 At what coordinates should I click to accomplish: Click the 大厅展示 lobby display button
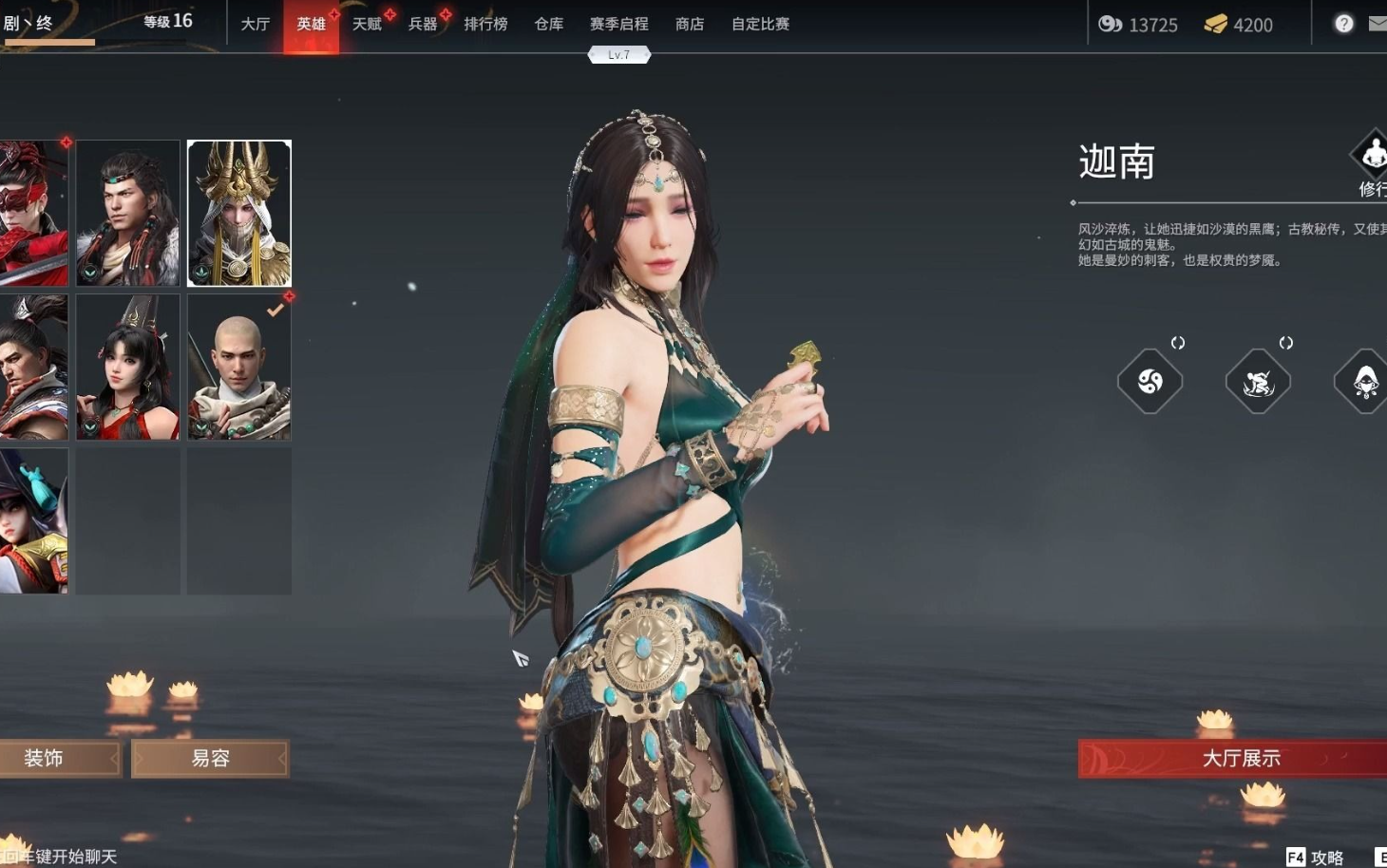[1235, 759]
